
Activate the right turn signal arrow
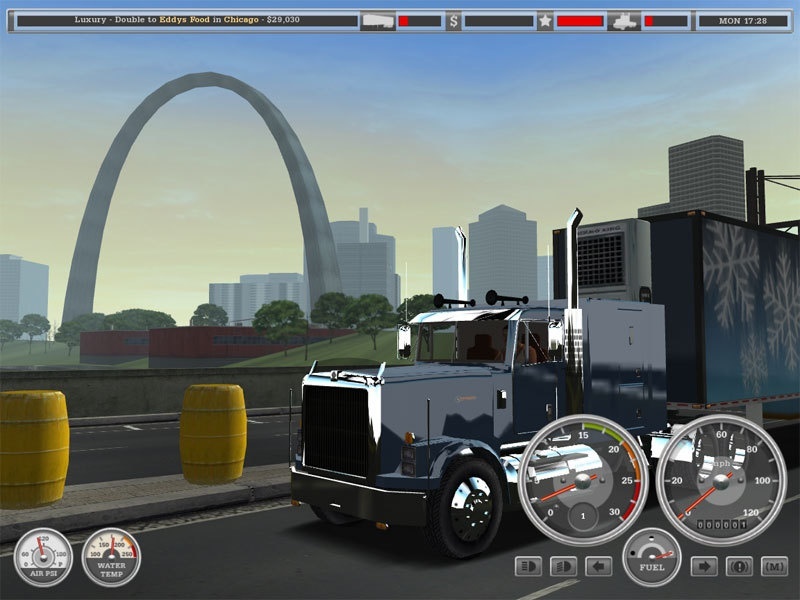click(x=704, y=567)
